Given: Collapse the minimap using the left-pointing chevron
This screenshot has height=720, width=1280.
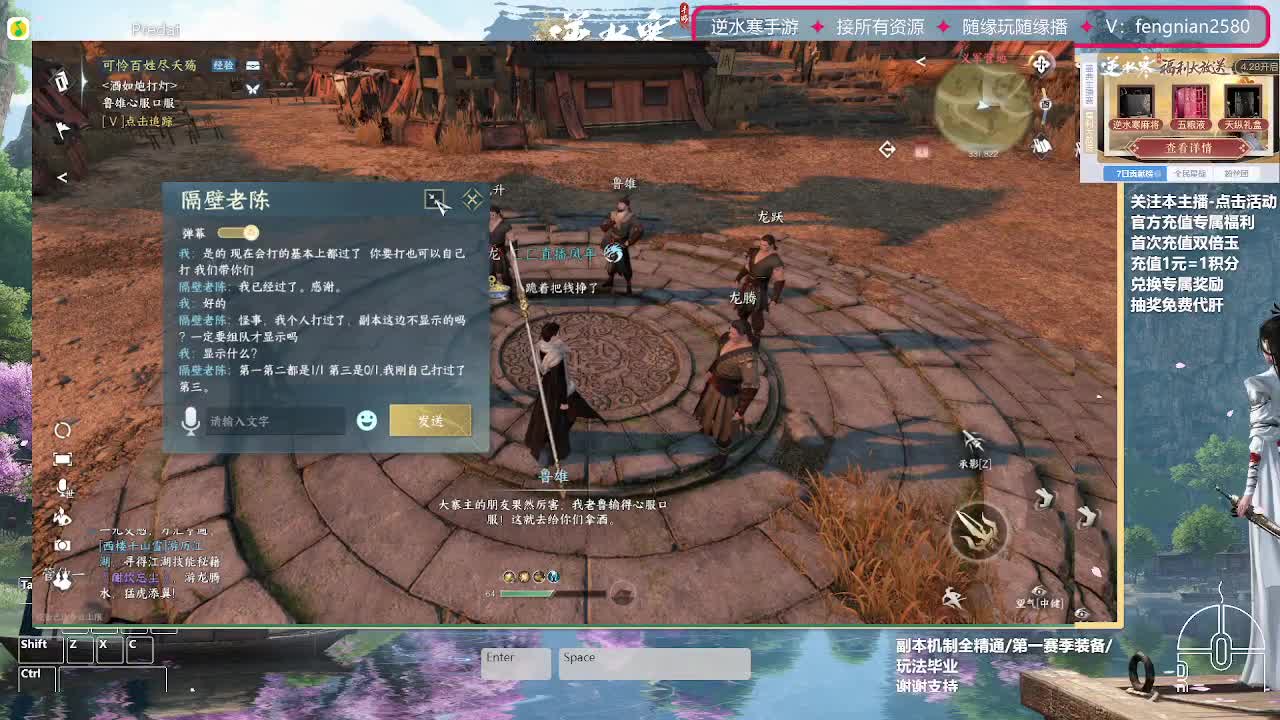Looking at the screenshot, I should pos(920,60).
